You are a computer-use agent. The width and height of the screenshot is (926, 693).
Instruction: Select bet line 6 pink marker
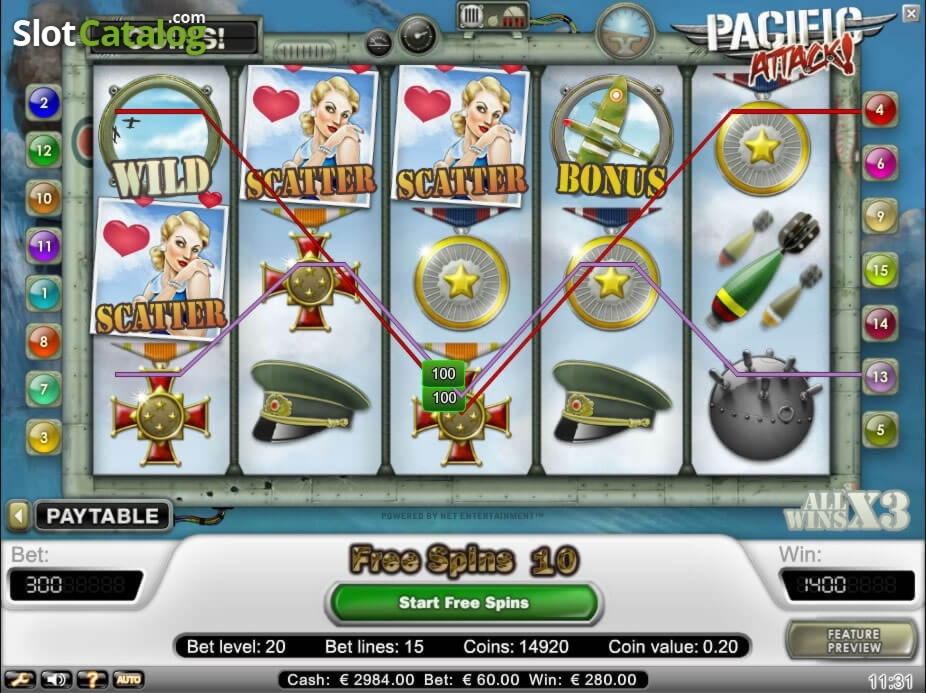(x=880, y=162)
